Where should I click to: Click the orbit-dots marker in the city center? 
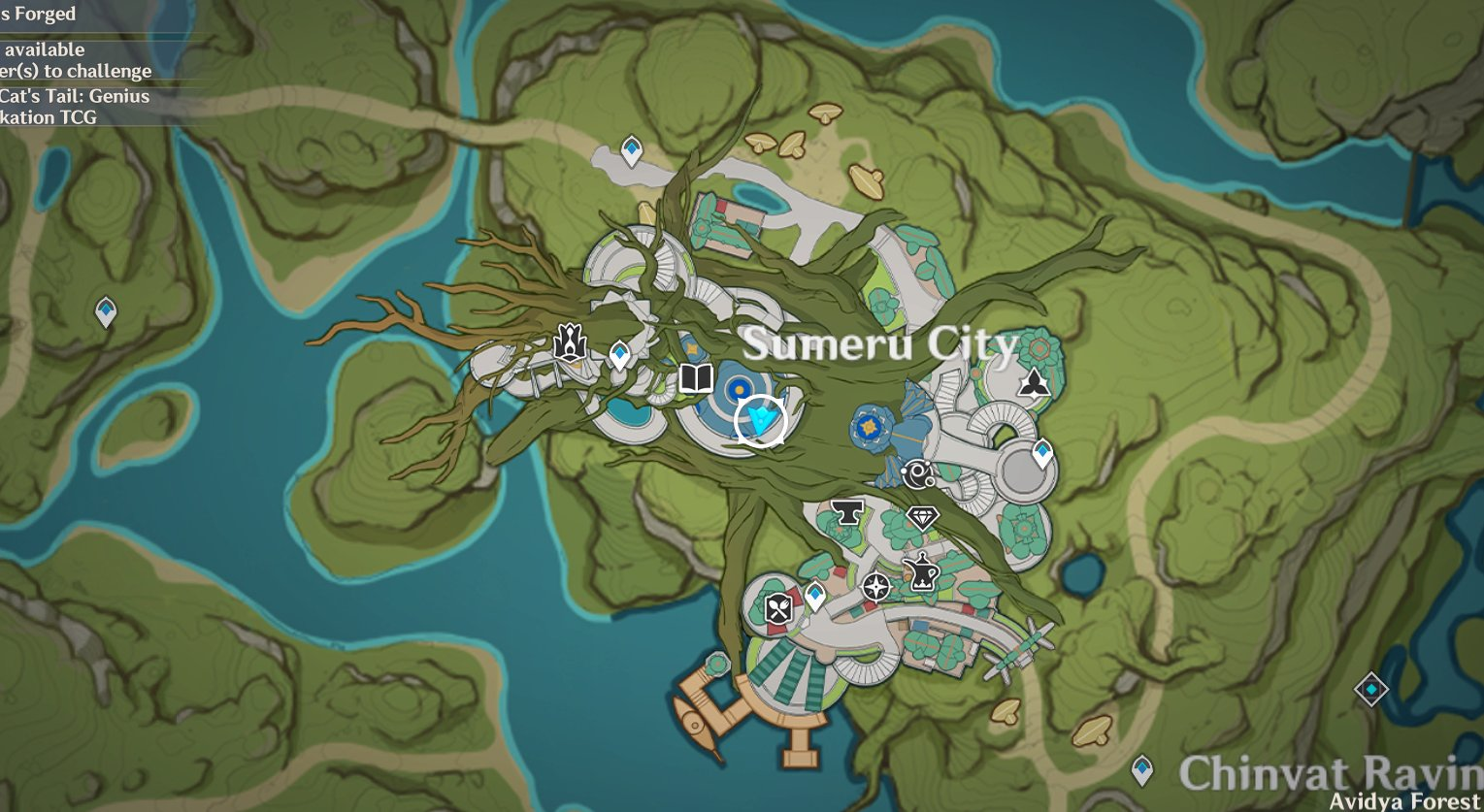click(x=917, y=472)
